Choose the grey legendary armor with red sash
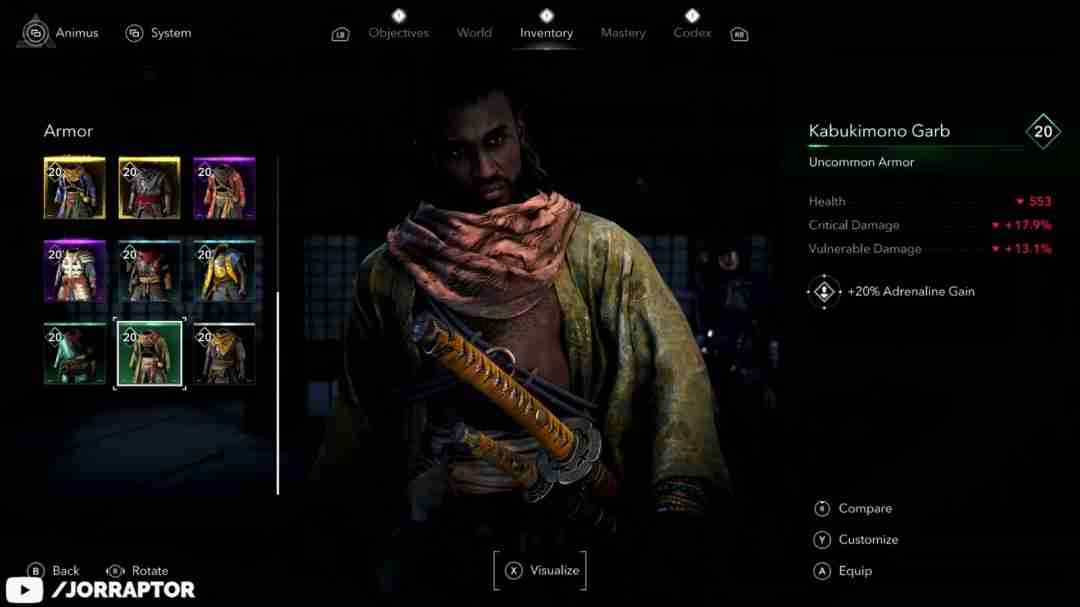Screen dimensions: 1080x607 149,188
